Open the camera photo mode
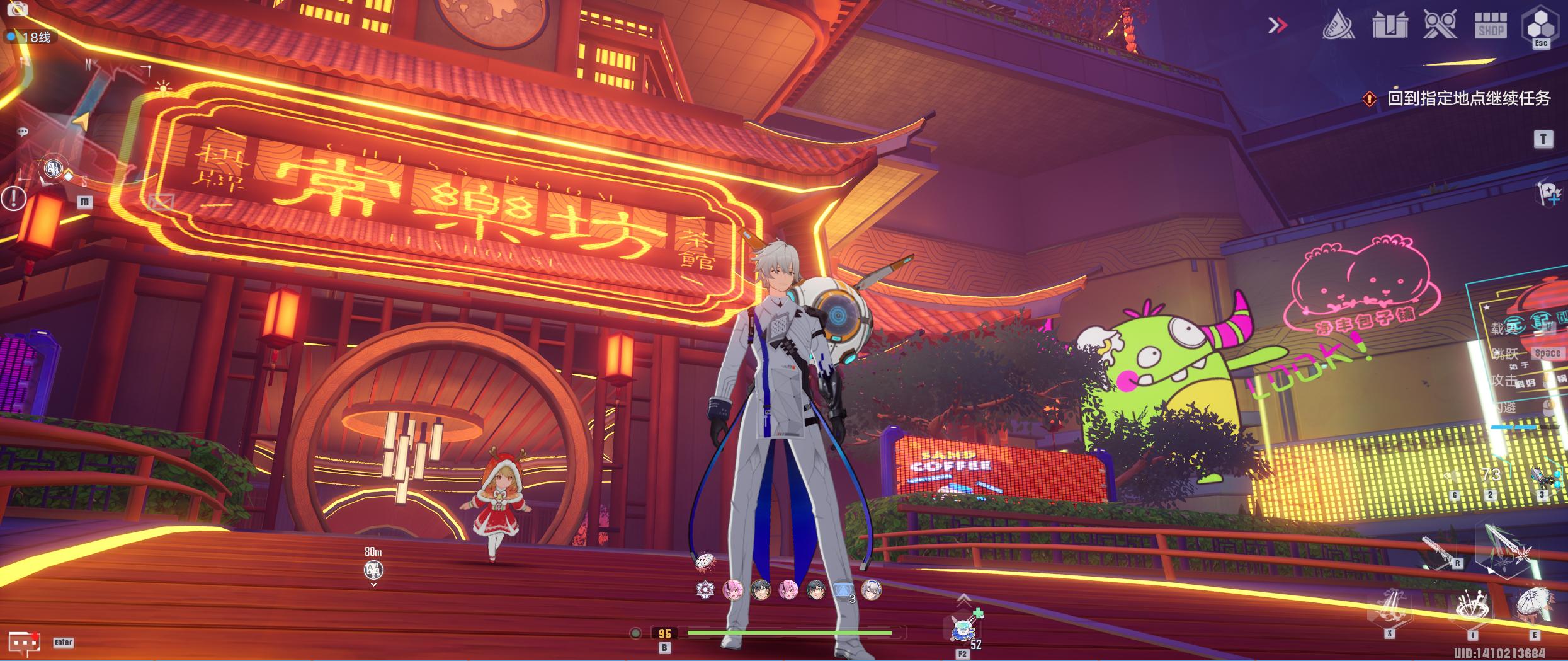Screen dimensions: 1568x661 coord(16,9)
